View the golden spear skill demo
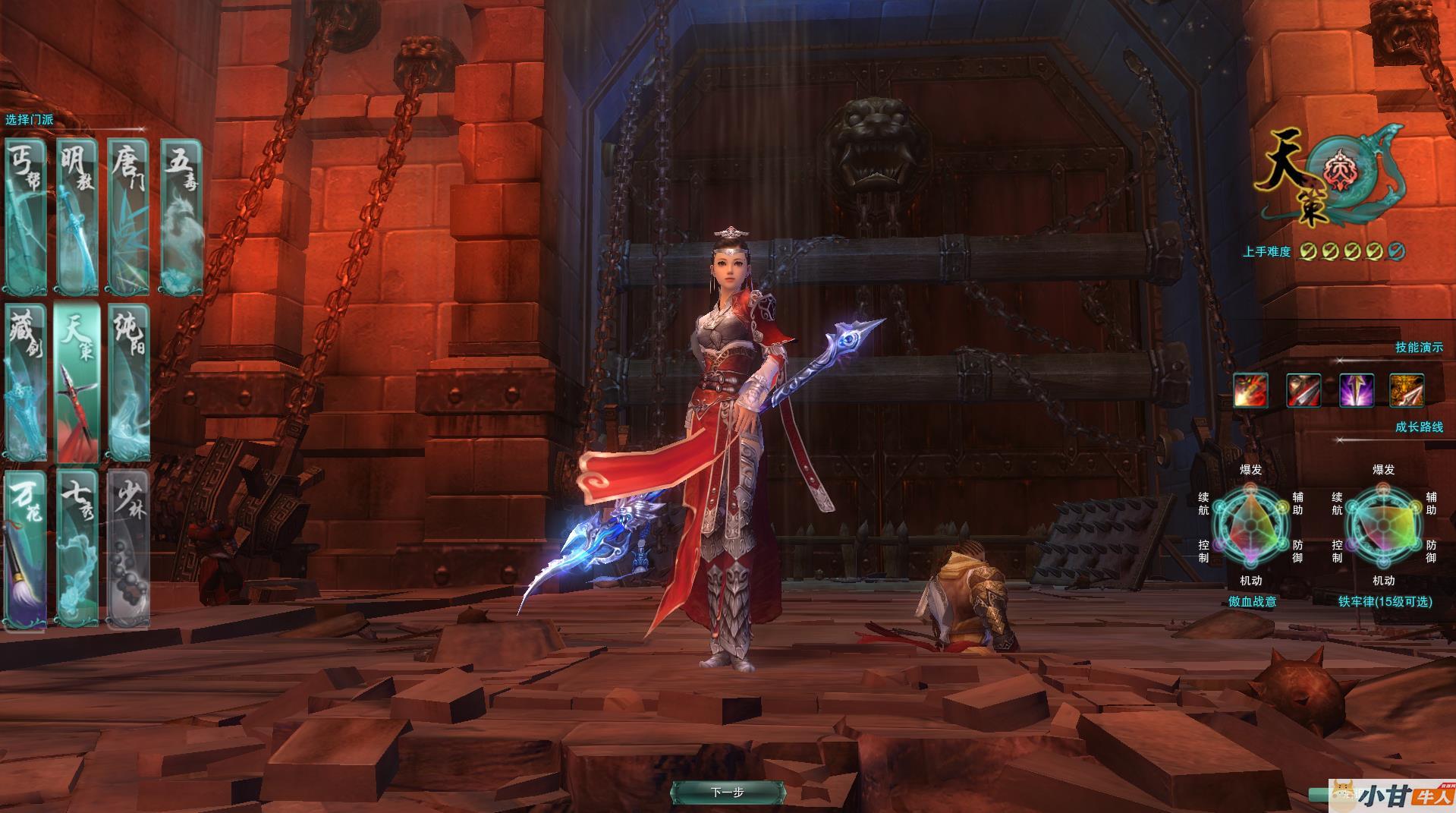 (x=1407, y=391)
